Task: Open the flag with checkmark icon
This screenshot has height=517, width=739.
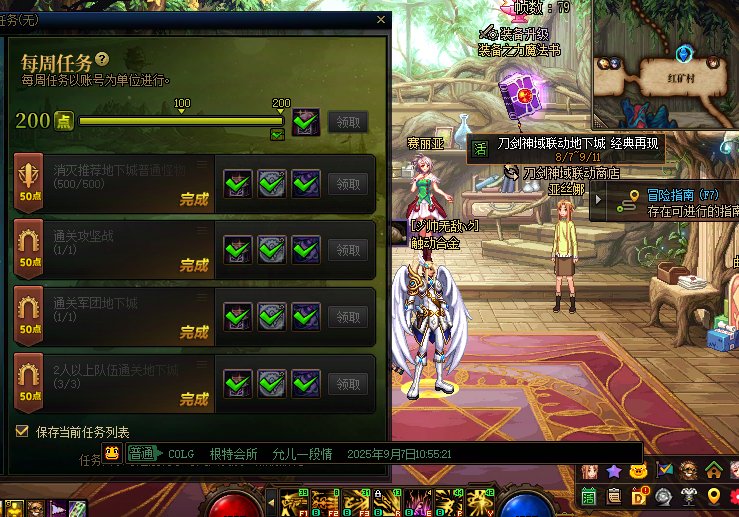Action: click(664, 470)
